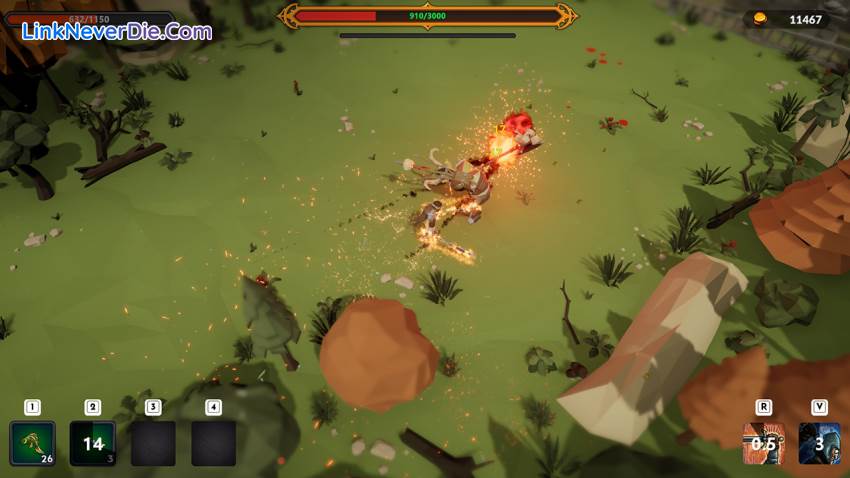850x478 pixels.
Task: Click the gold coin icon by 11467
Action: click(x=760, y=19)
